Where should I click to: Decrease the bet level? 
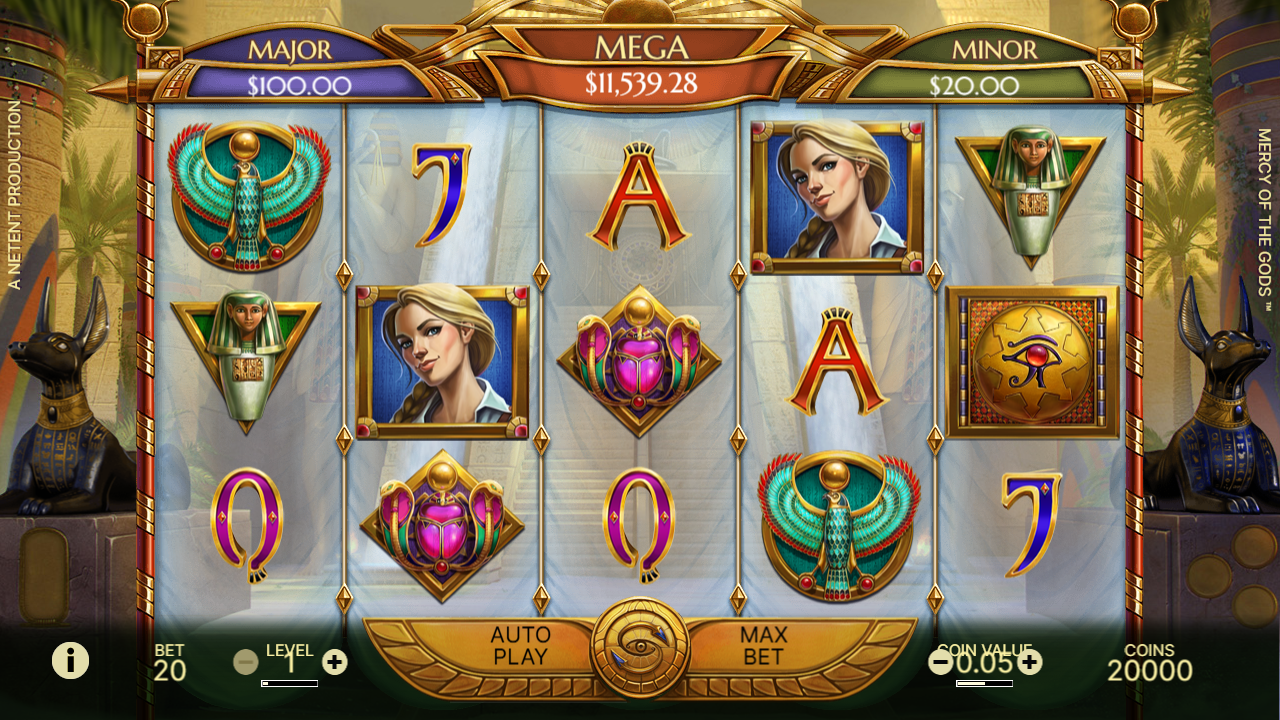(245, 662)
